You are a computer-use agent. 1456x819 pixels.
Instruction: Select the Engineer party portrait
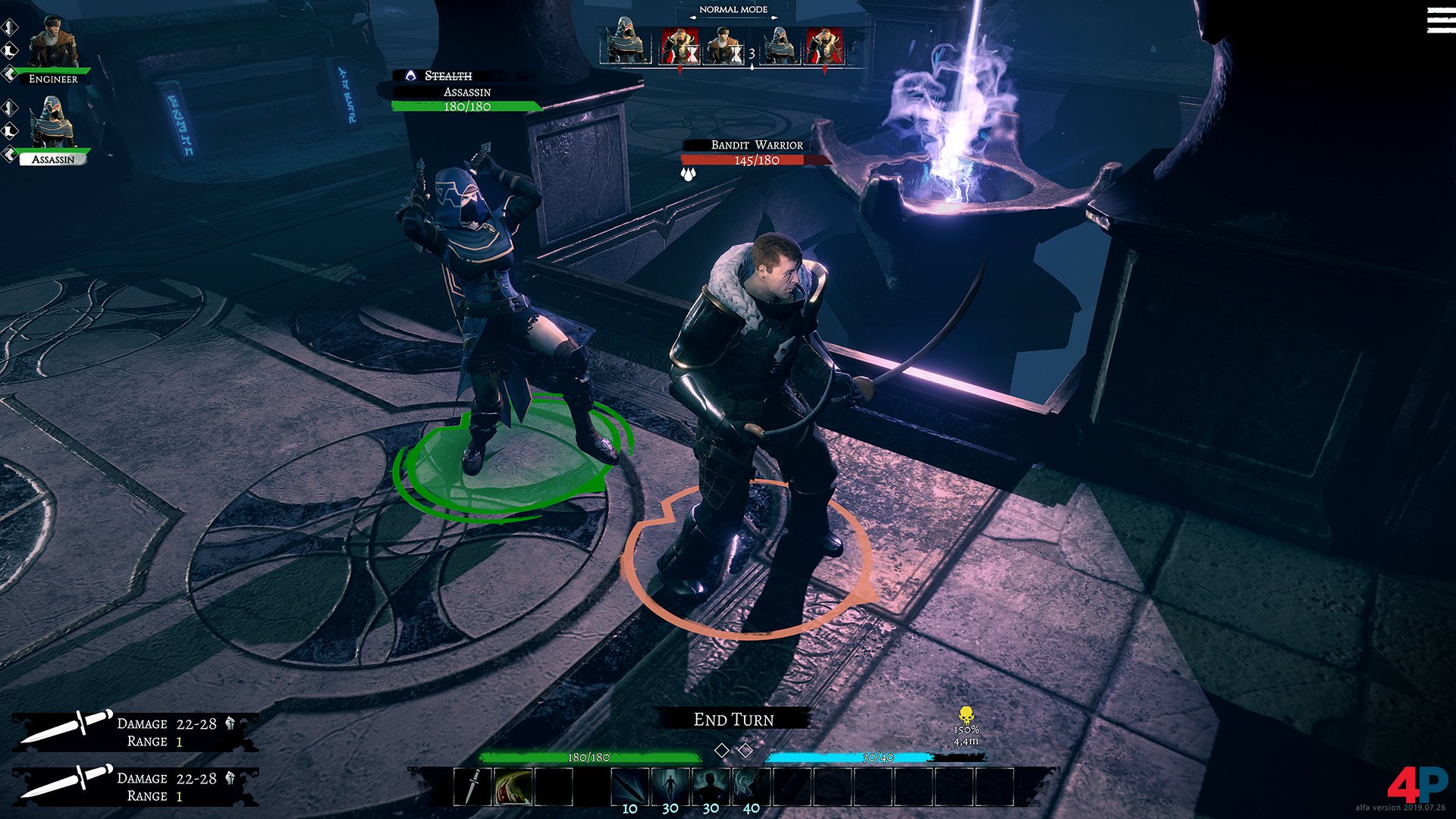coord(53,44)
